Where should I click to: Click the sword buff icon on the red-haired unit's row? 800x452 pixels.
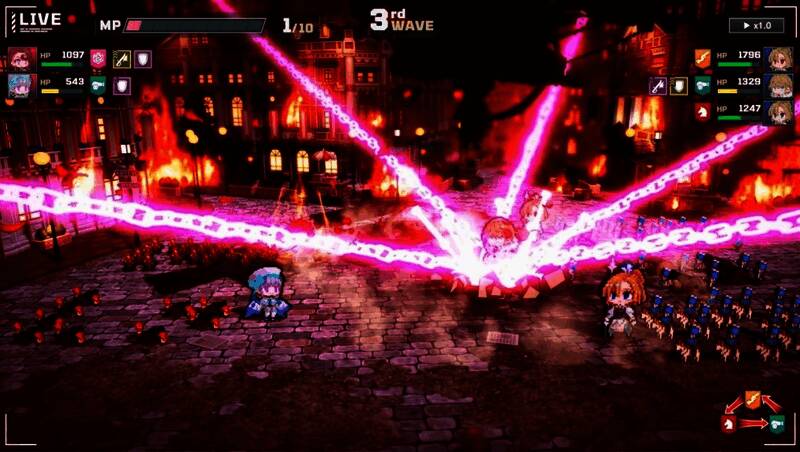[x=122, y=59]
